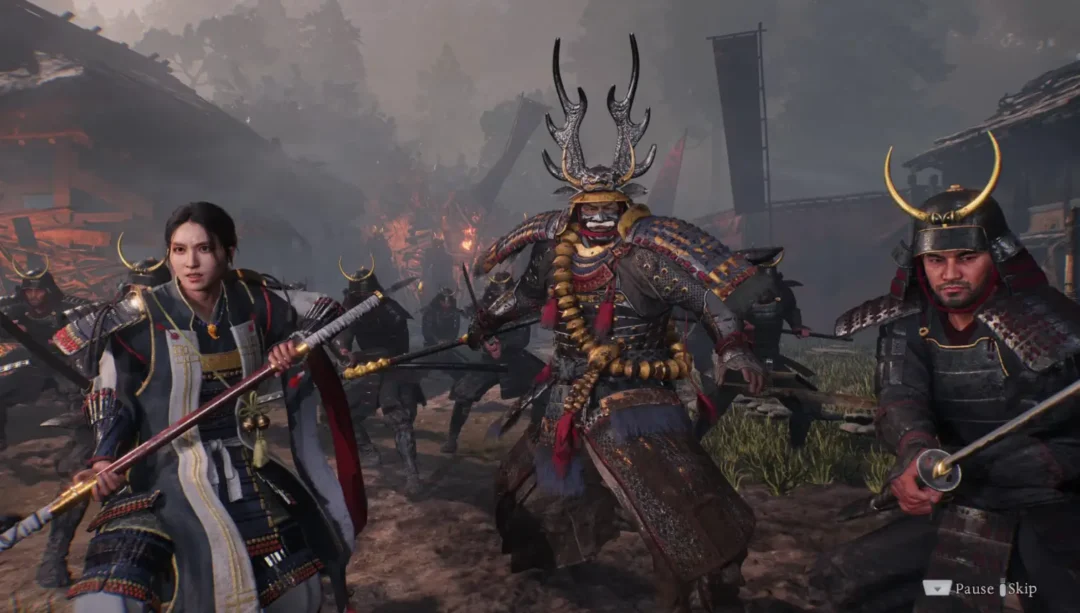The width and height of the screenshot is (1080, 613).
Task: Skip the cutscene using the Skip label
Action: pos(1021,589)
